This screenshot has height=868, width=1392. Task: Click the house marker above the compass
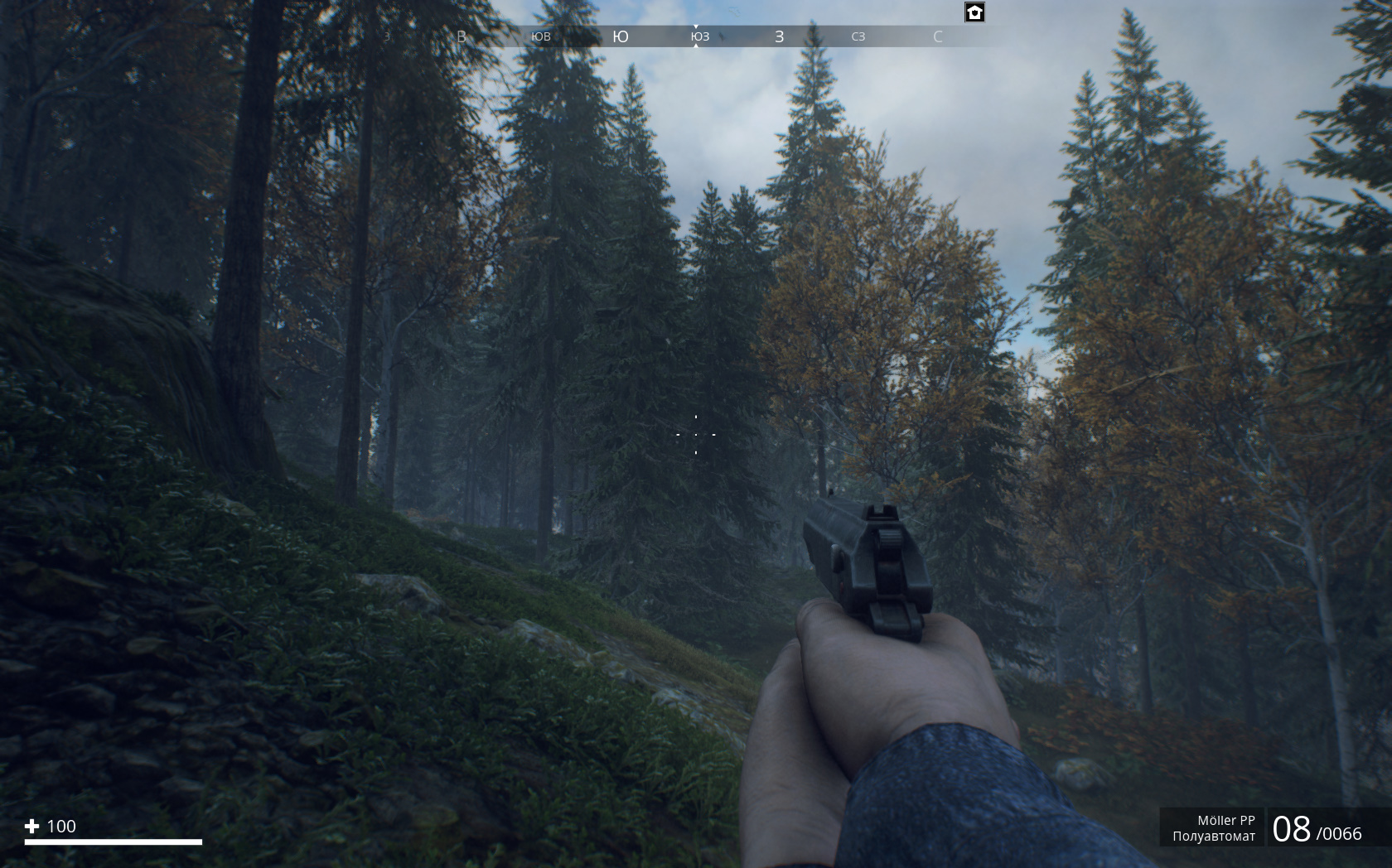pyautogui.click(x=974, y=12)
